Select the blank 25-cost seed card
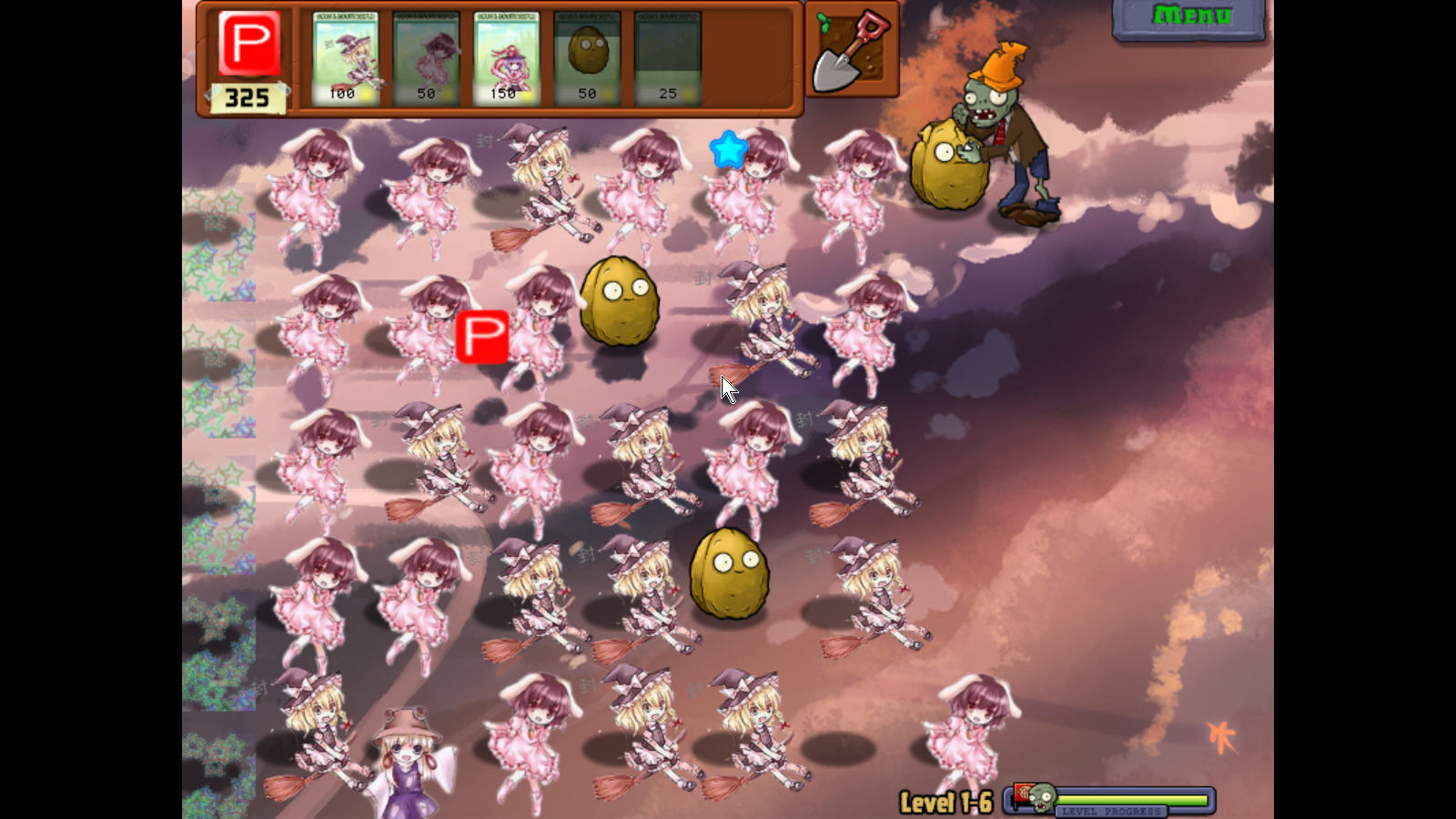1456x819 pixels. pyautogui.click(x=667, y=58)
